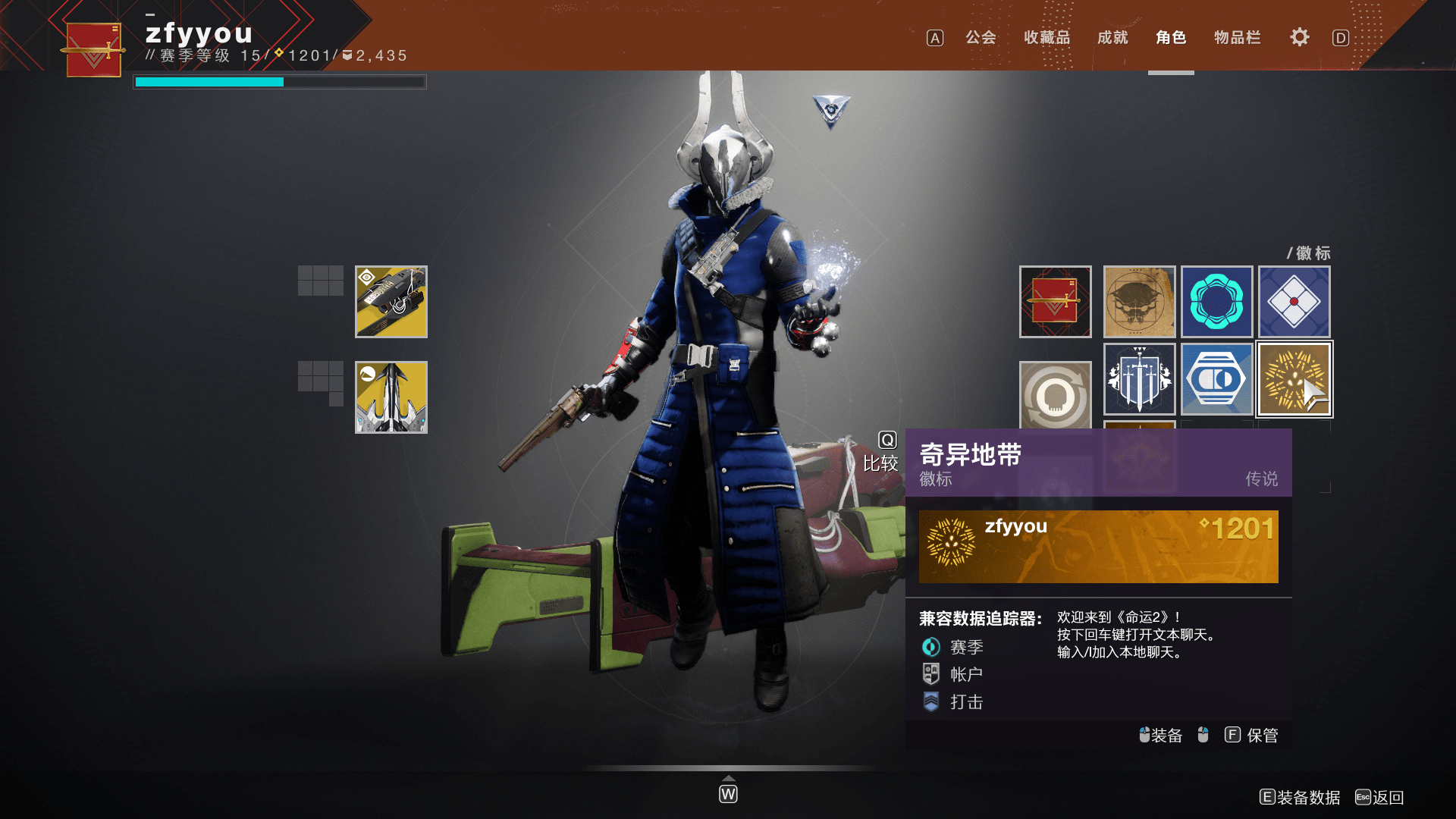Choose the tan skull emblem
1456x819 pixels.
pyautogui.click(x=1139, y=302)
